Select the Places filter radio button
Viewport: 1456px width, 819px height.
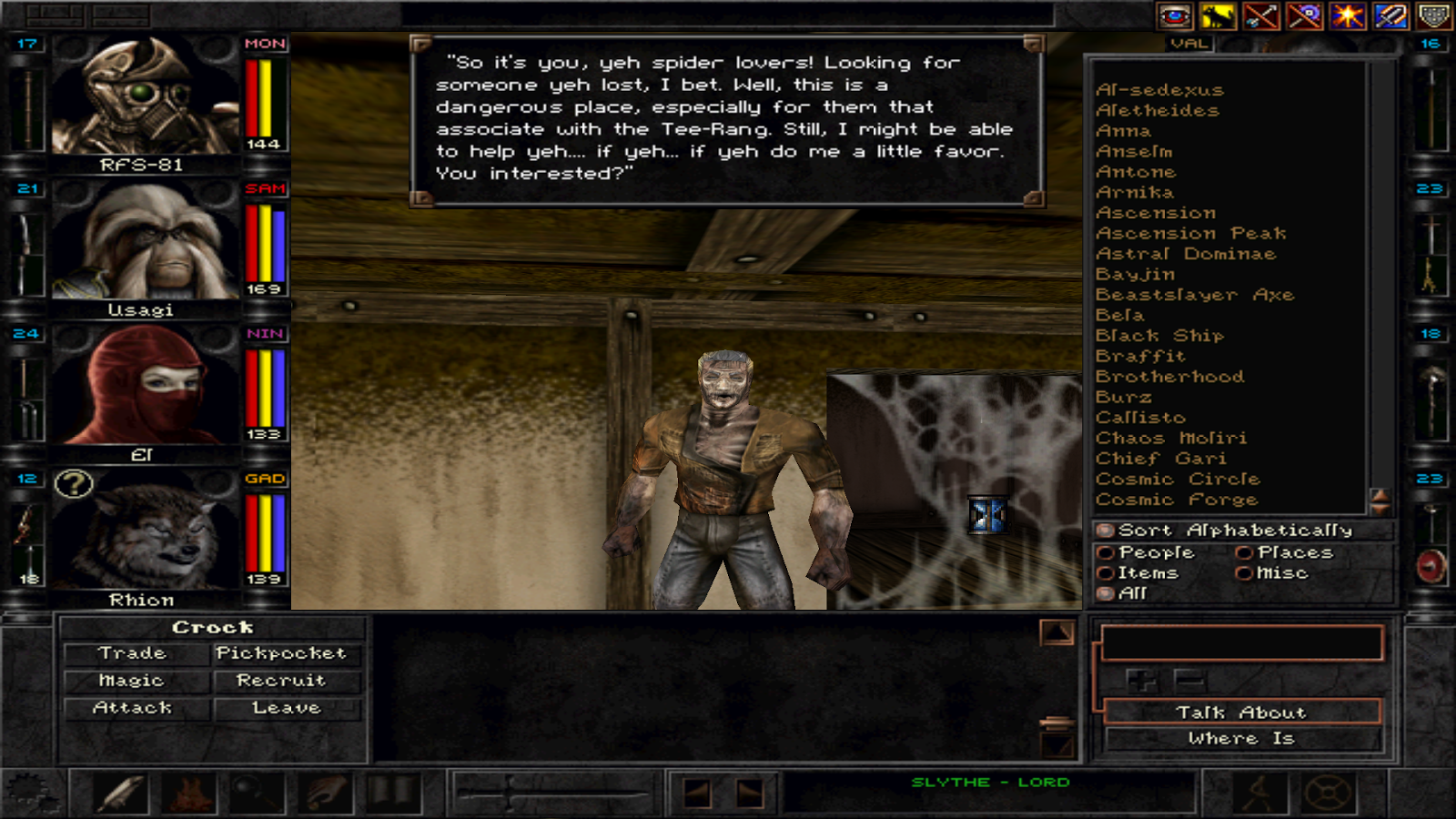(x=1245, y=552)
